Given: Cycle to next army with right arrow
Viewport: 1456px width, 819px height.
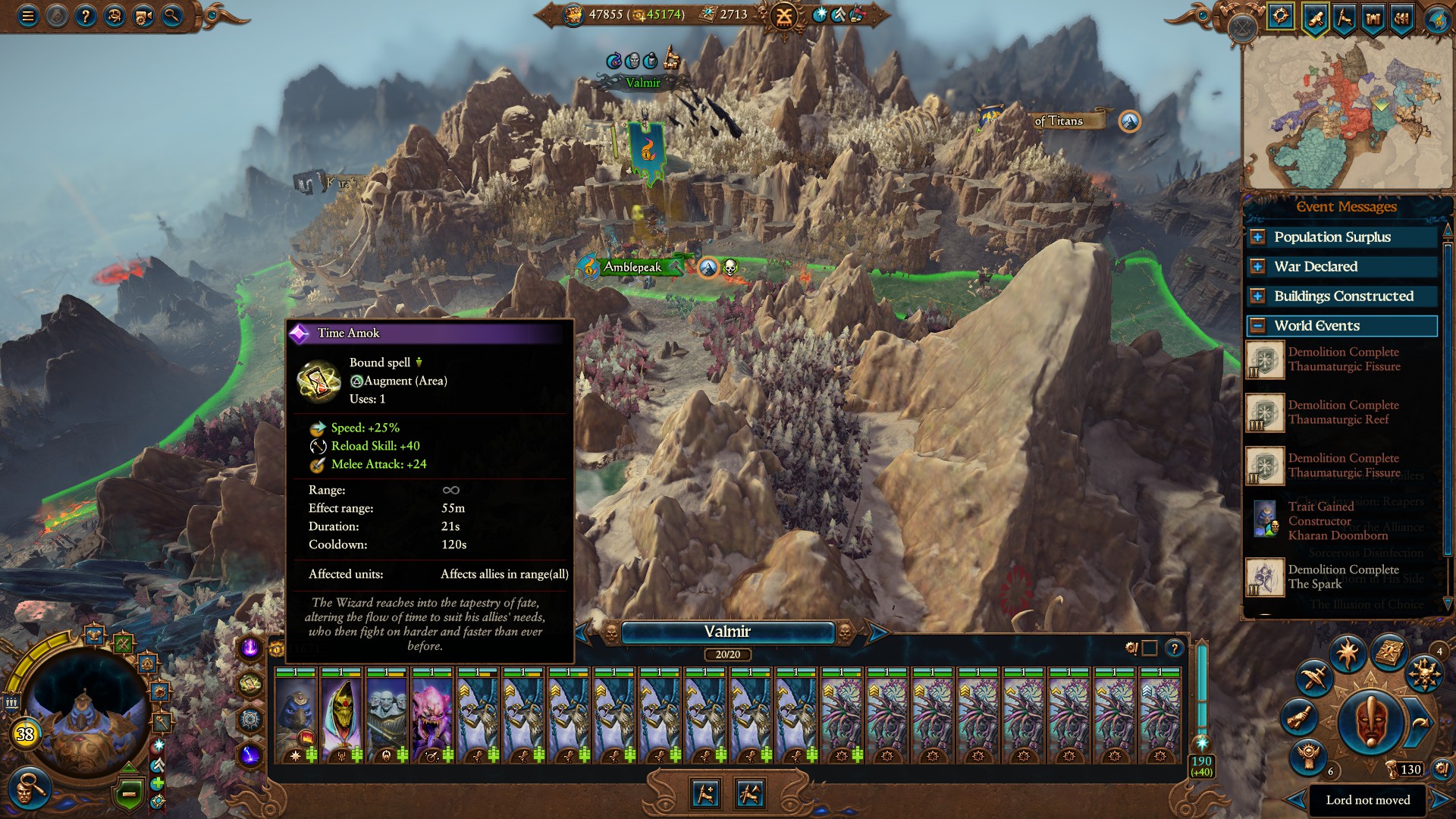Looking at the screenshot, I should pos(877,632).
